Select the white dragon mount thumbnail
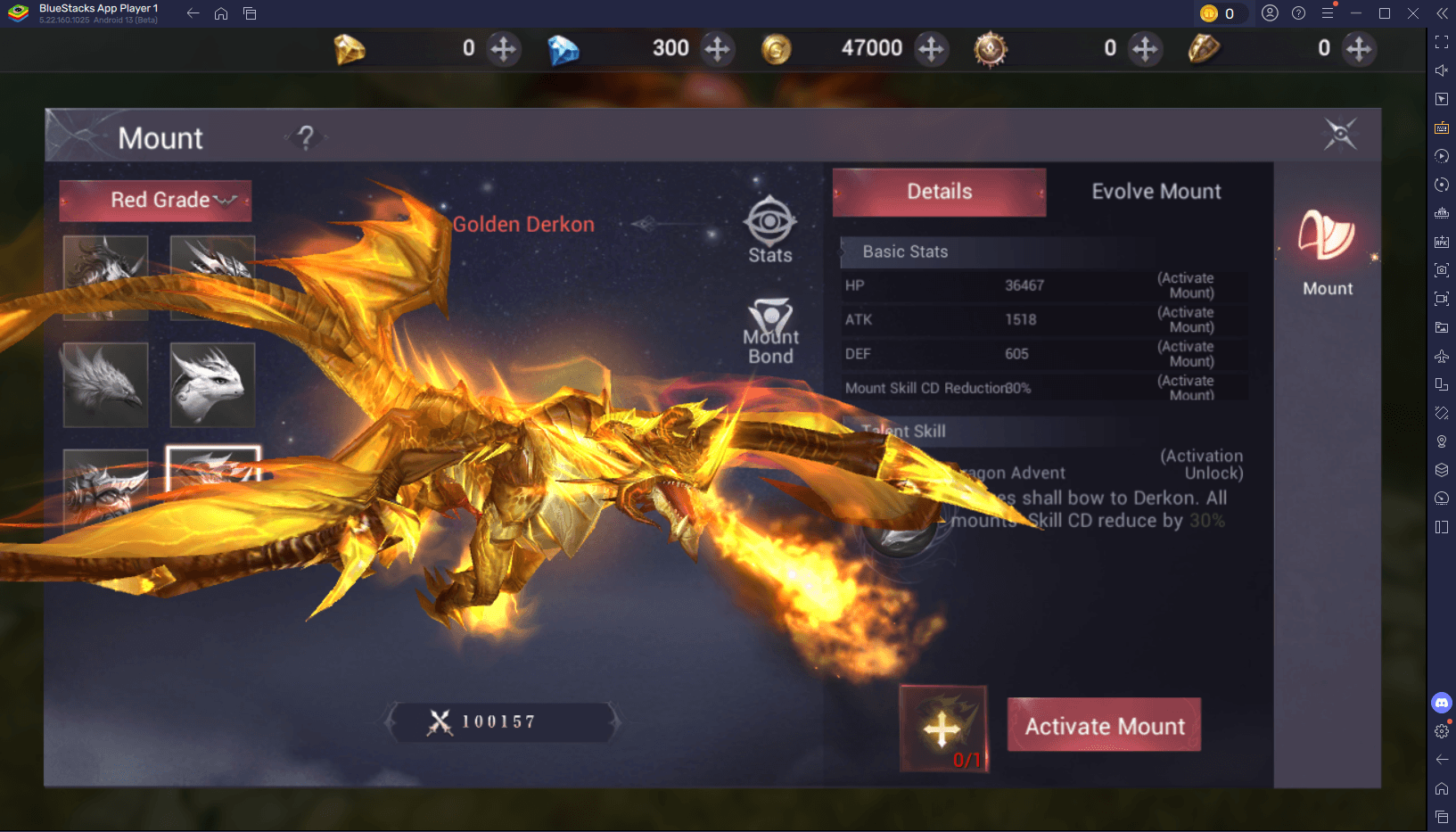Screen dimensions: 1456x832 click(212, 384)
